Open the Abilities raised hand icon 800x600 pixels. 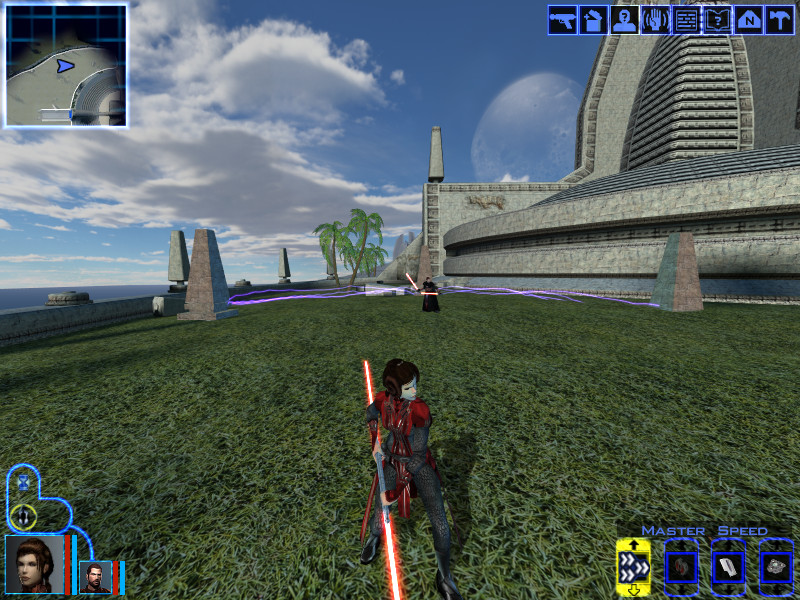click(x=656, y=21)
